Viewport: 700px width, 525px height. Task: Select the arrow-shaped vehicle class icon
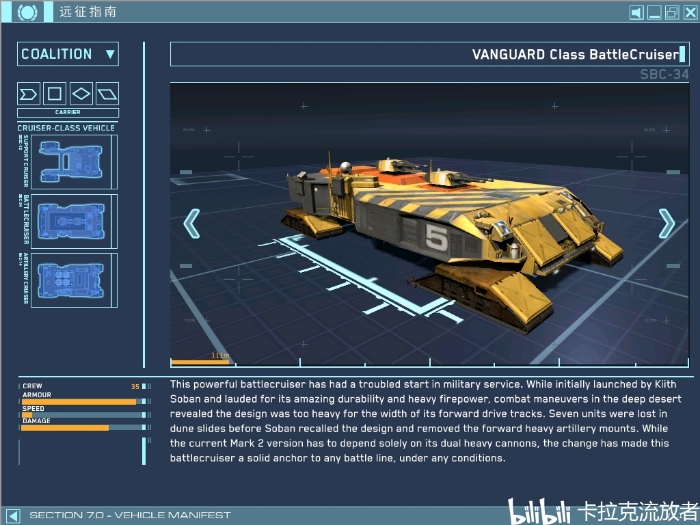(x=29, y=94)
